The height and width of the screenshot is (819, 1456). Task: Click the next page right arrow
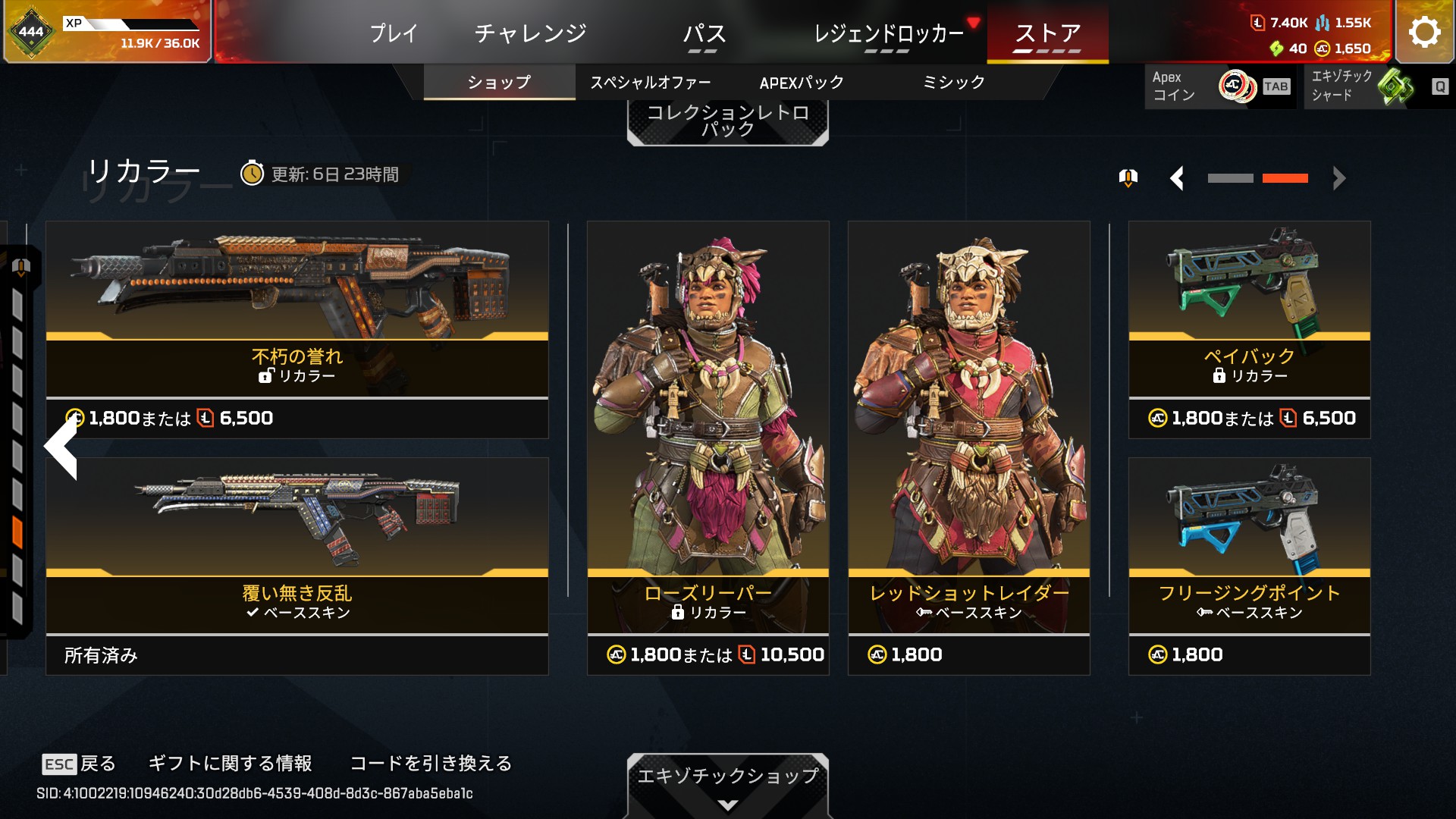1339,178
